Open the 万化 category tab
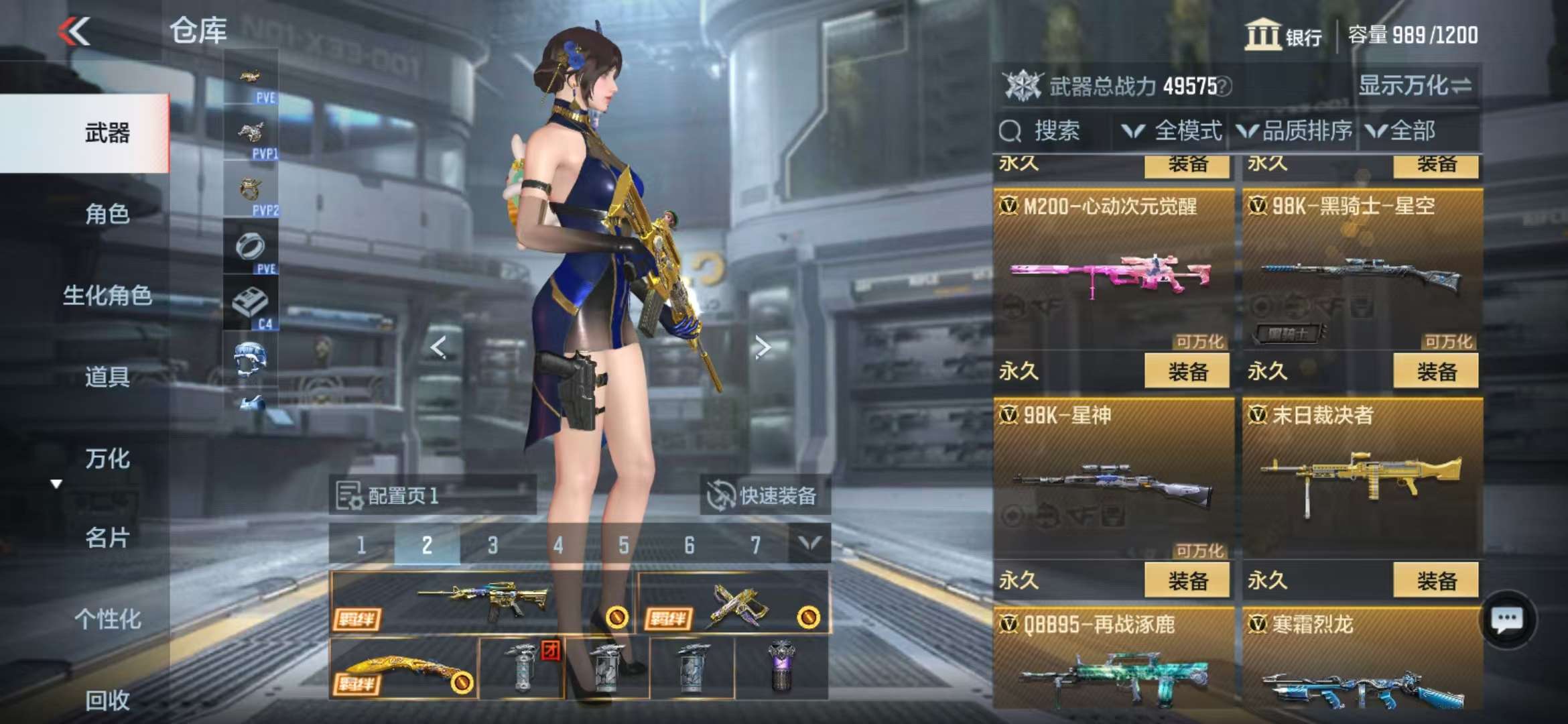Screen dimensions: 1568x724 tap(107, 459)
